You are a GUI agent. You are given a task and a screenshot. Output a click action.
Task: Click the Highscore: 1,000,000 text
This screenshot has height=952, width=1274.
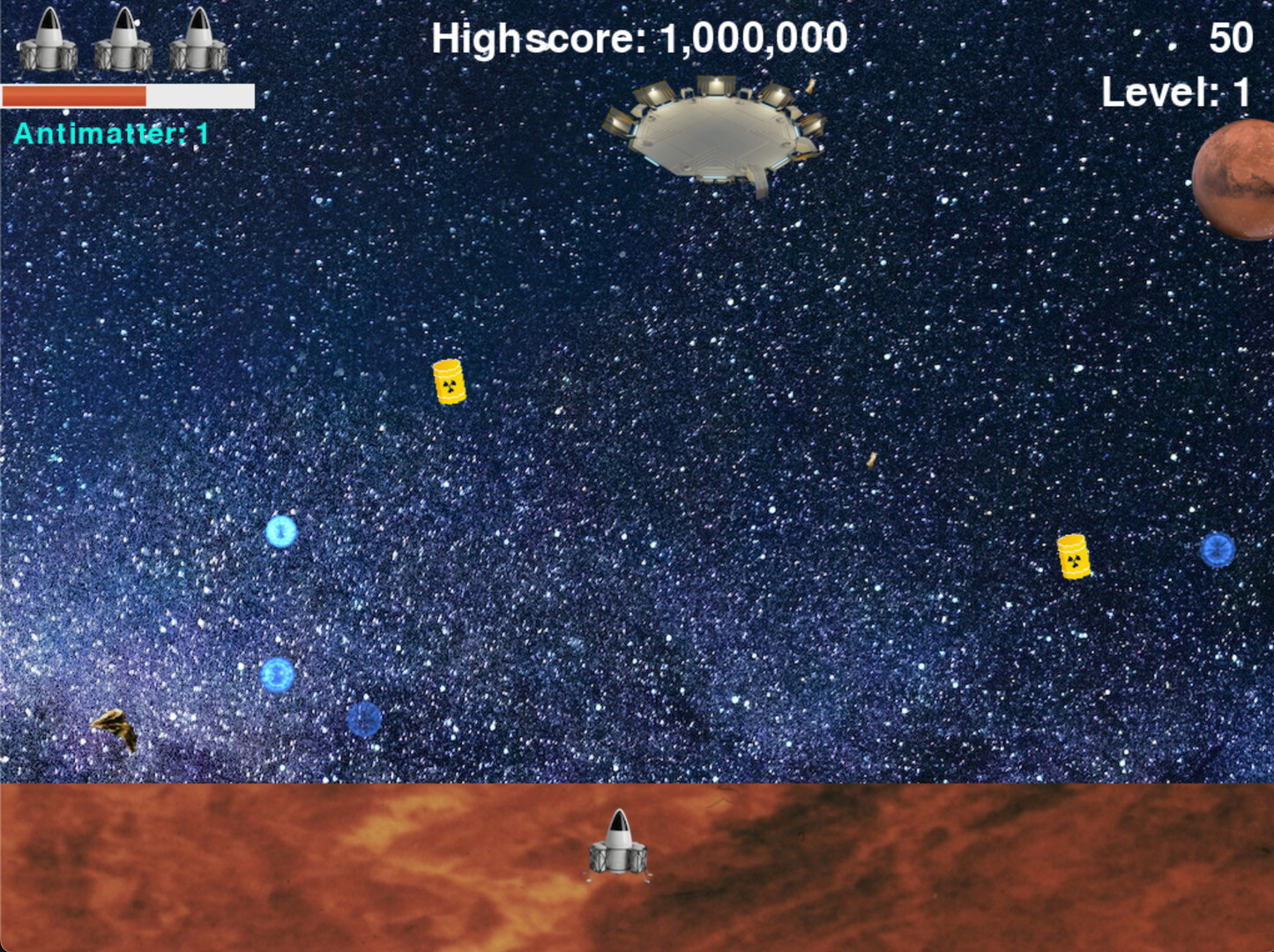(x=637, y=37)
